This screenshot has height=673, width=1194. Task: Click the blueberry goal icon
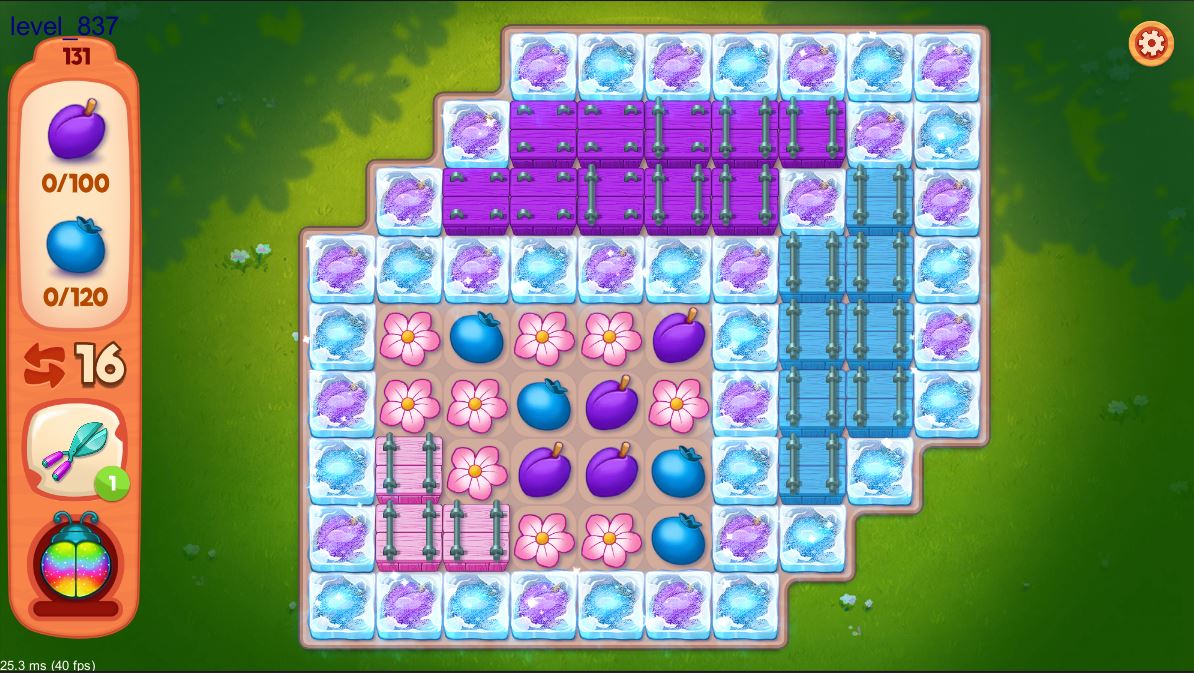tap(76, 246)
